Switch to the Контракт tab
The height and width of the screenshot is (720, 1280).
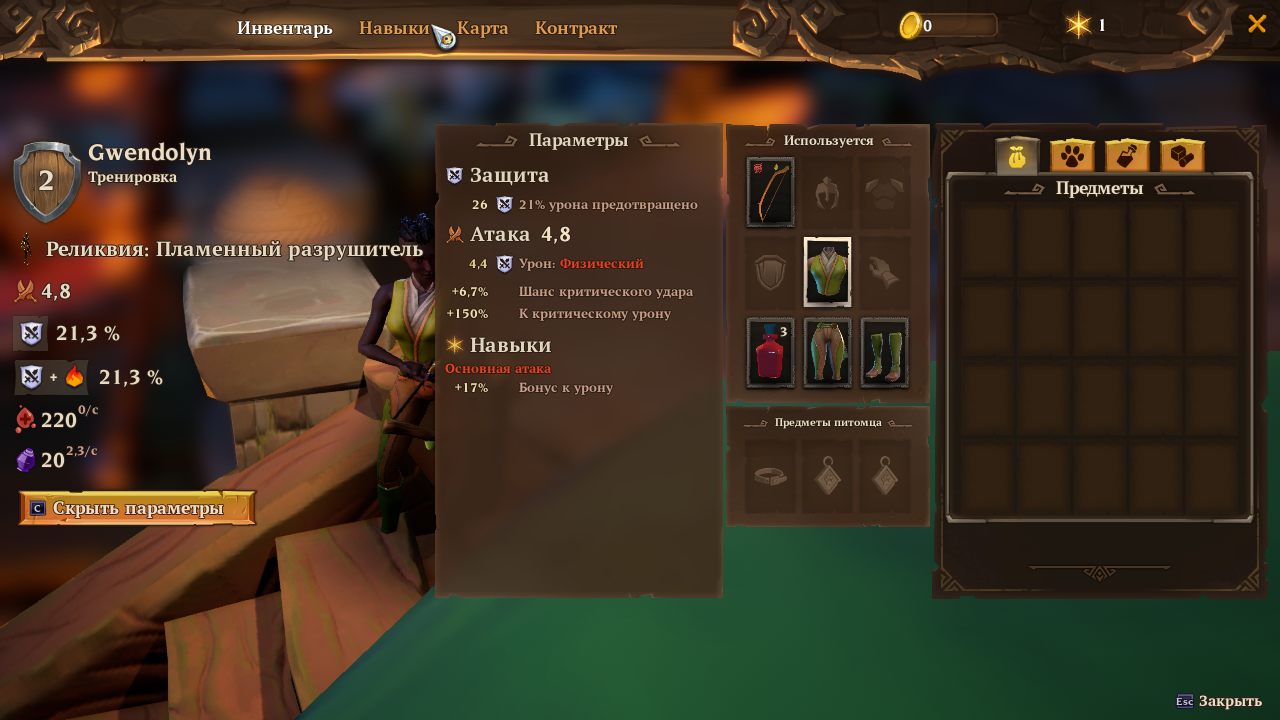pos(576,27)
